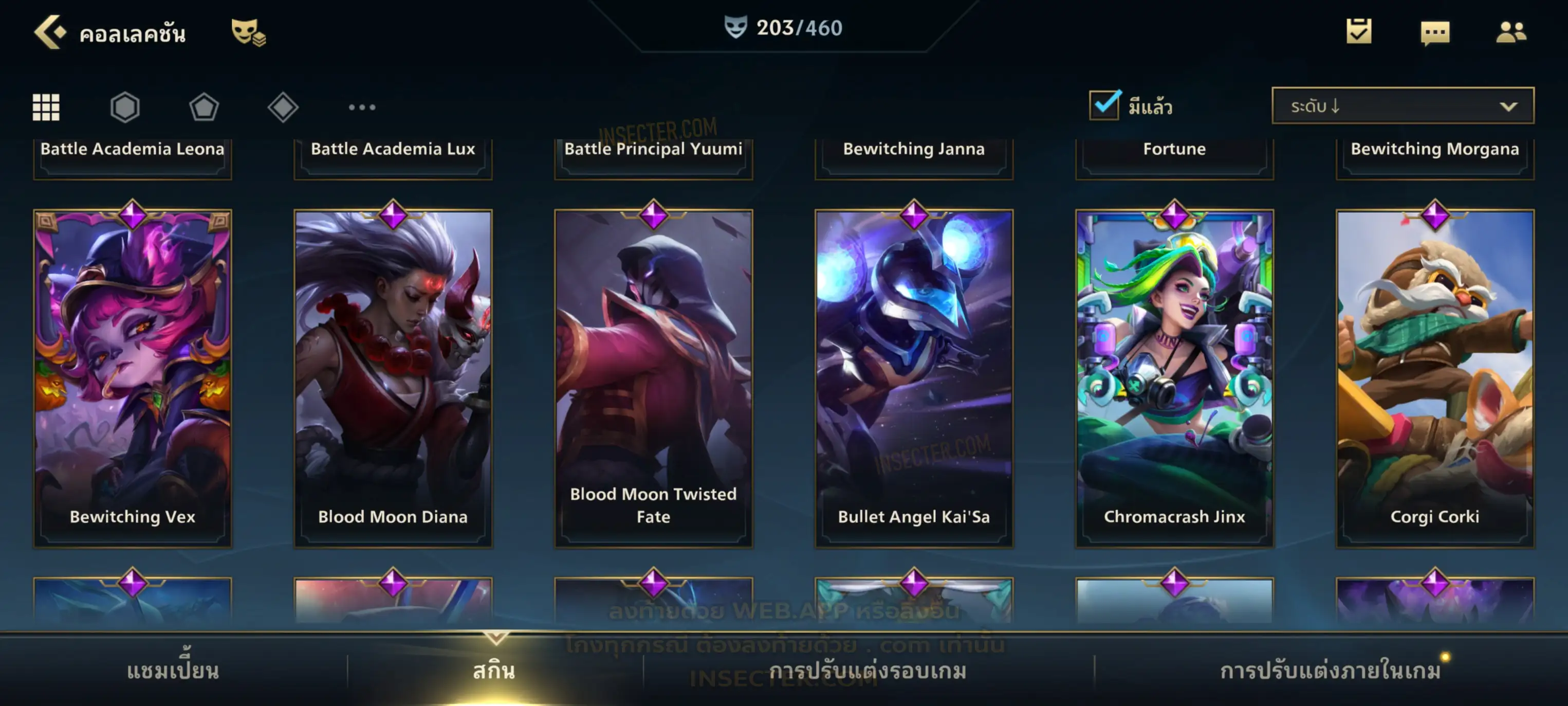Choose the Blood Moon Diana skin card
The height and width of the screenshot is (706, 1568).
click(x=393, y=377)
